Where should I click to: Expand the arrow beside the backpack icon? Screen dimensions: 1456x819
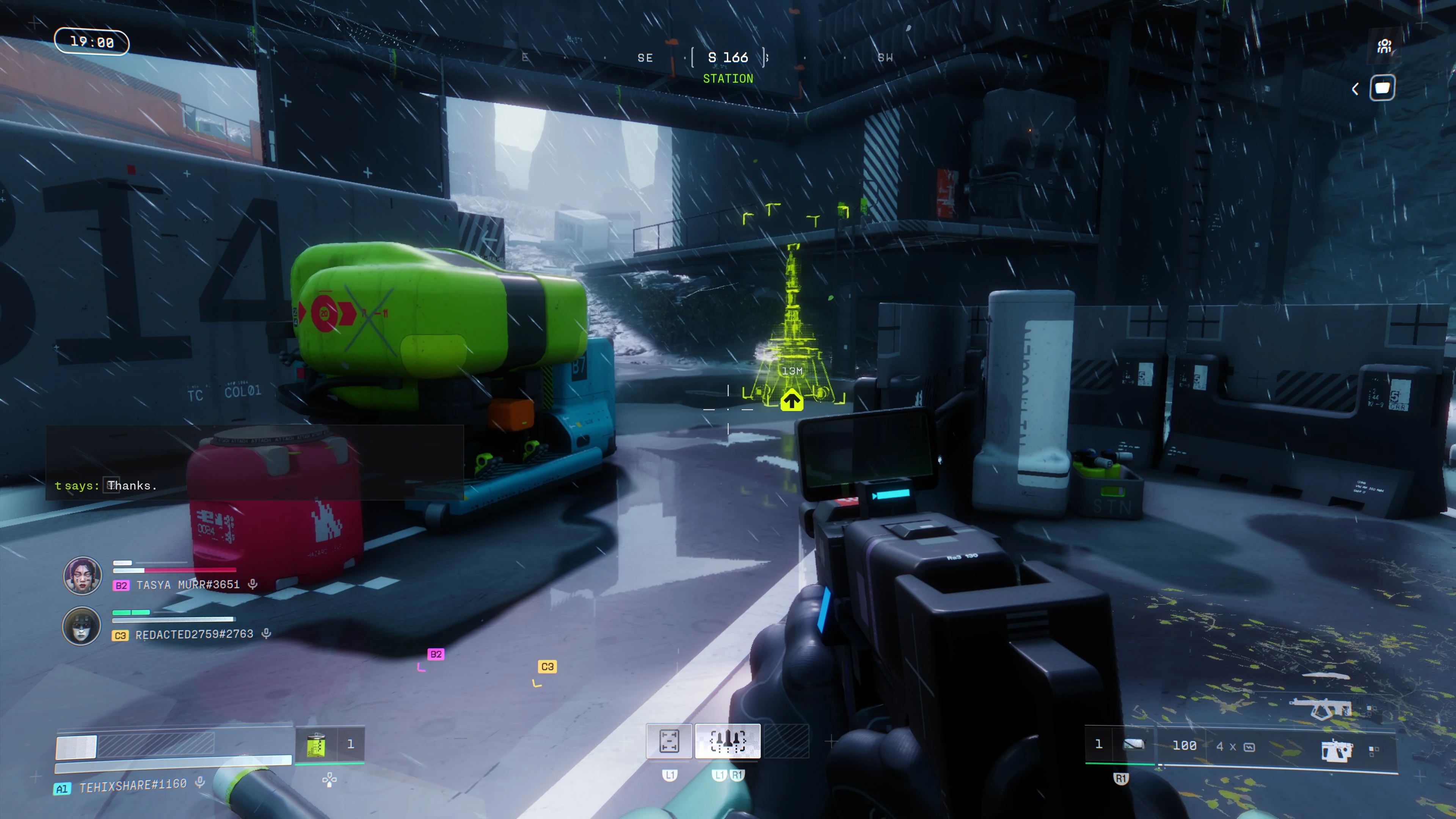coord(1356,89)
